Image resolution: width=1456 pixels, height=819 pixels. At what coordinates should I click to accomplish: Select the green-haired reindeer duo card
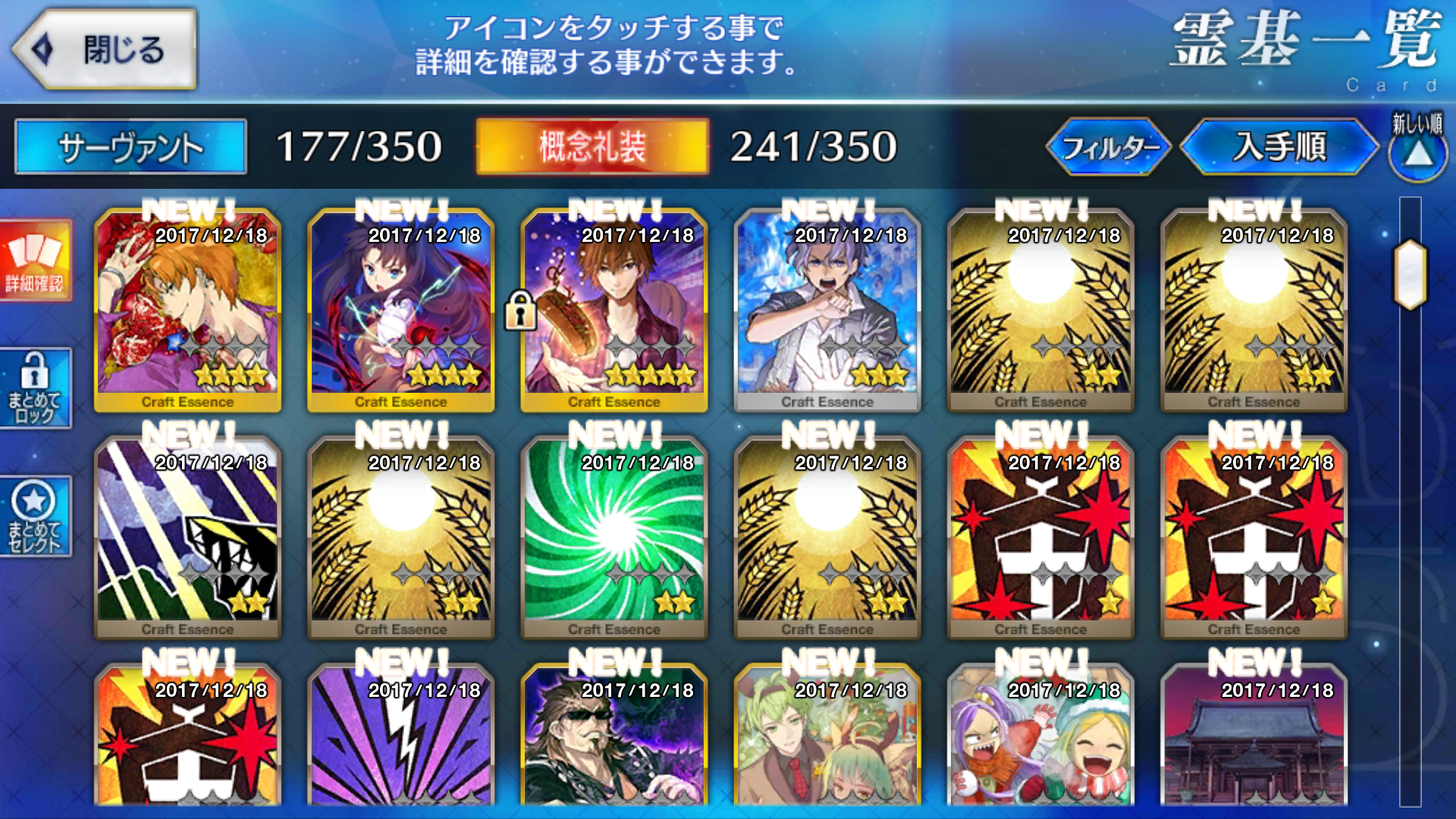pyautogui.click(x=827, y=739)
